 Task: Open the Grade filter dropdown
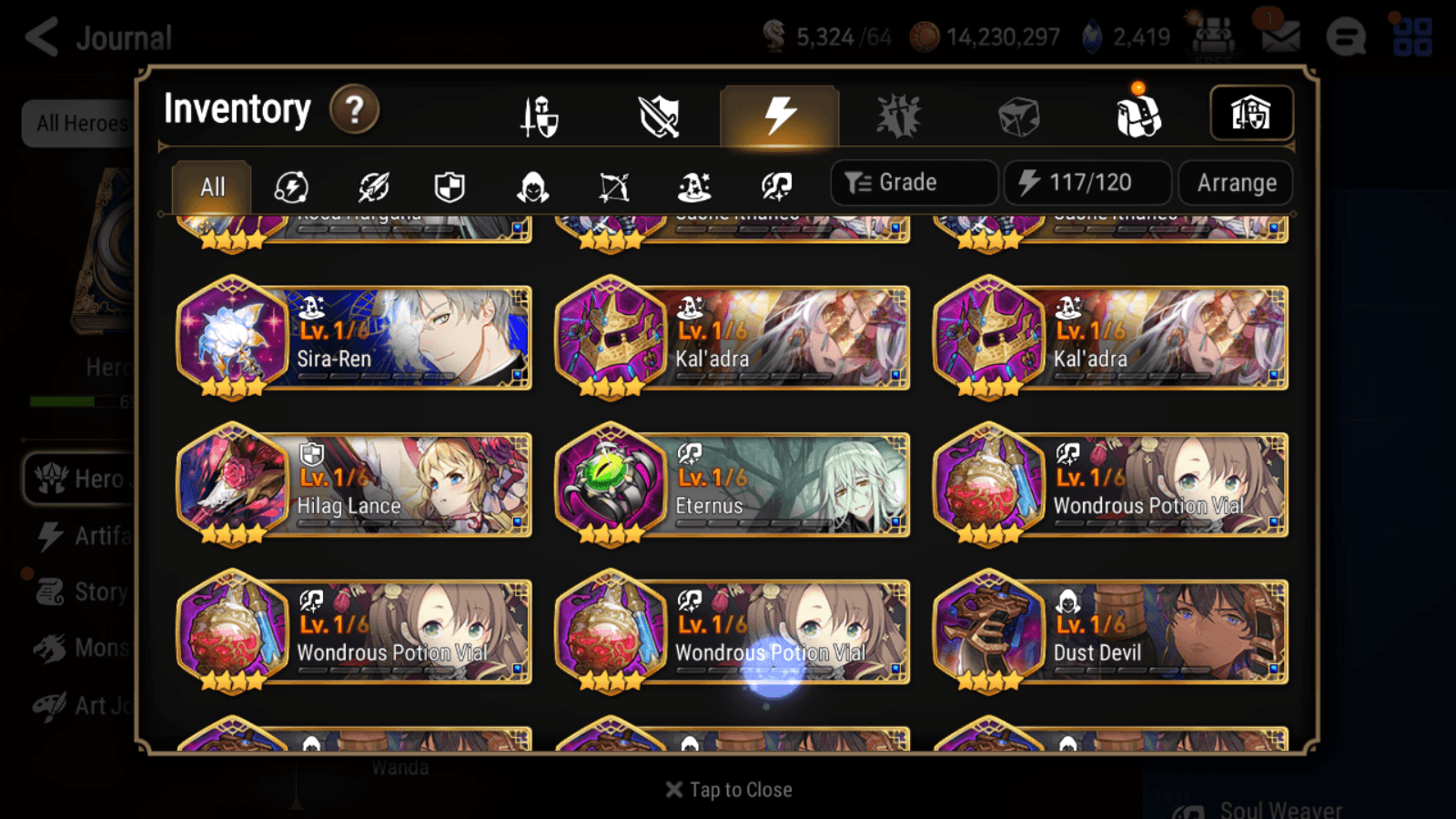click(913, 182)
